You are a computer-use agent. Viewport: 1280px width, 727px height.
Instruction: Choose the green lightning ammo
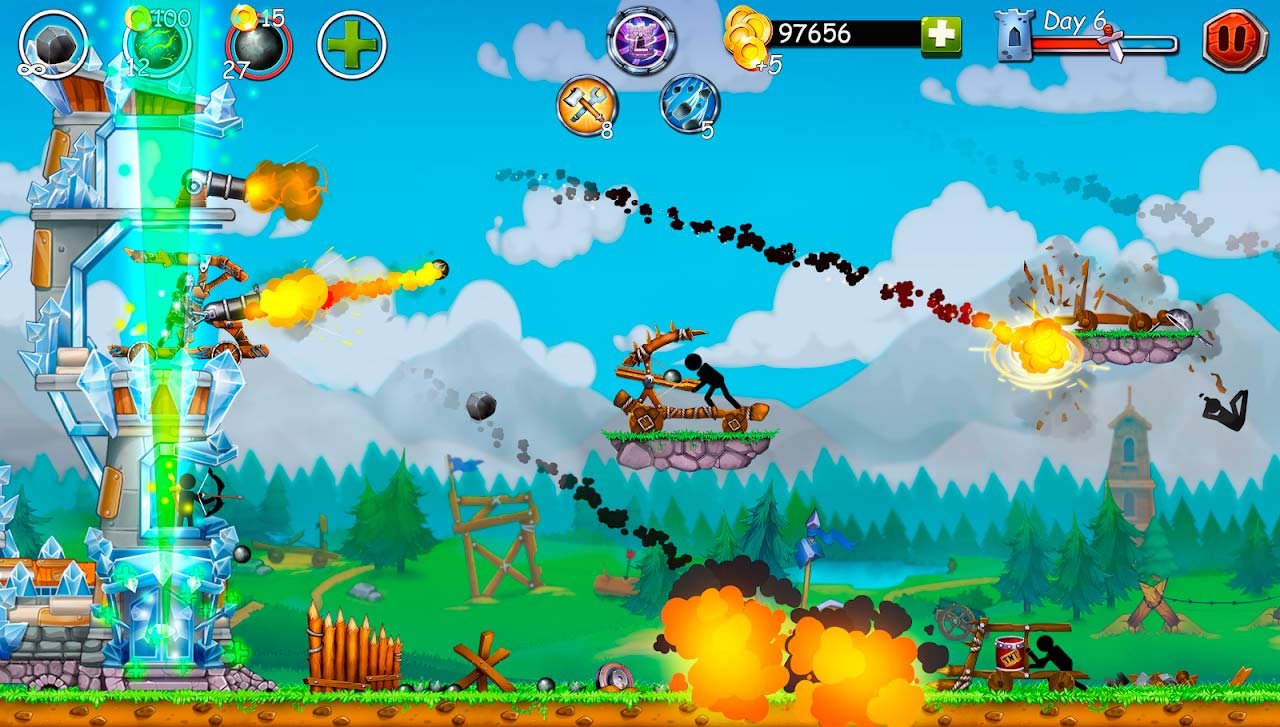156,45
